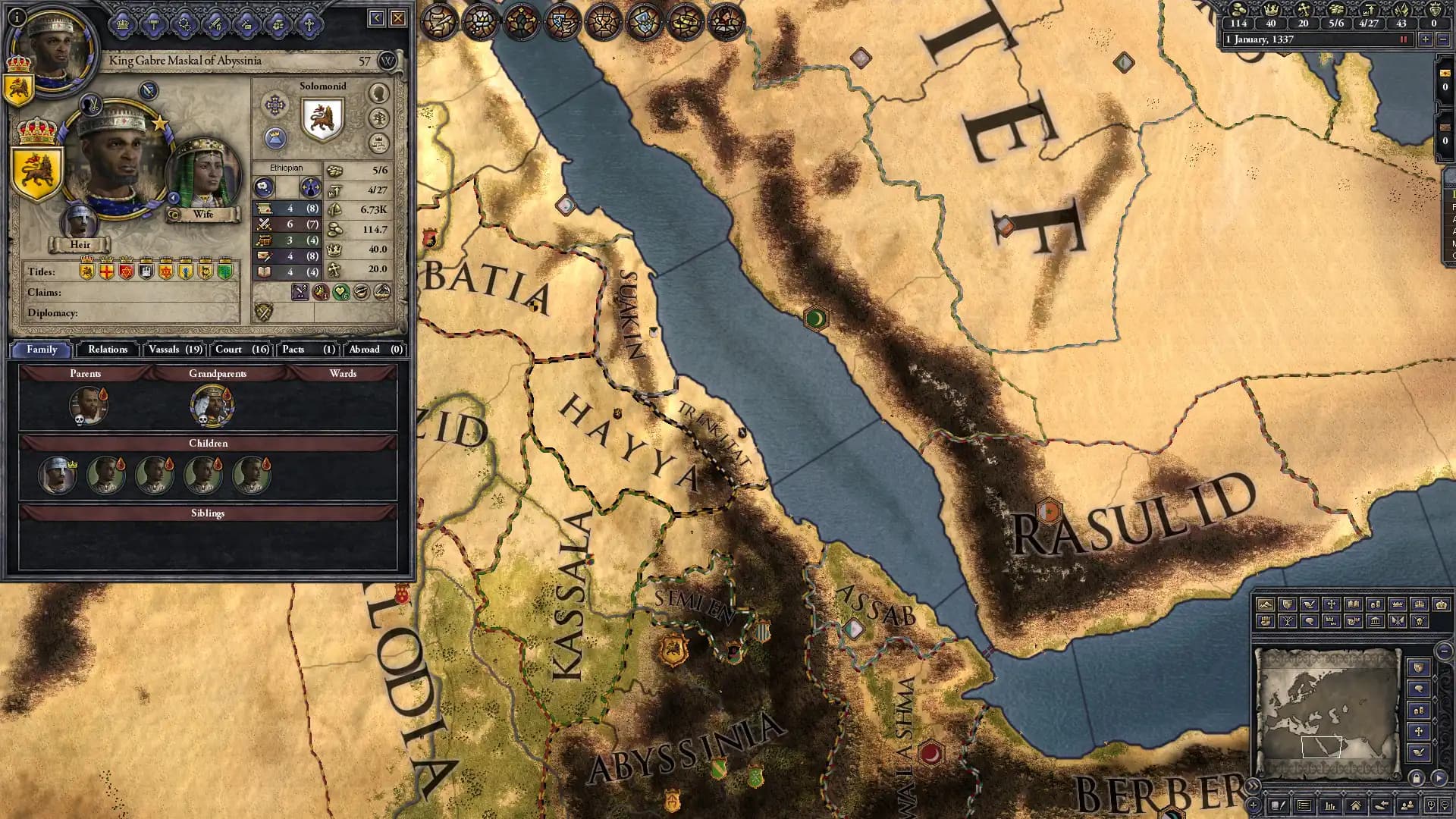Image resolution: width=1456 pixels, height=819 pixels.
Task: Open the Ledger statistics icon
Action: pyautogui.click(x=1330, y=806)
